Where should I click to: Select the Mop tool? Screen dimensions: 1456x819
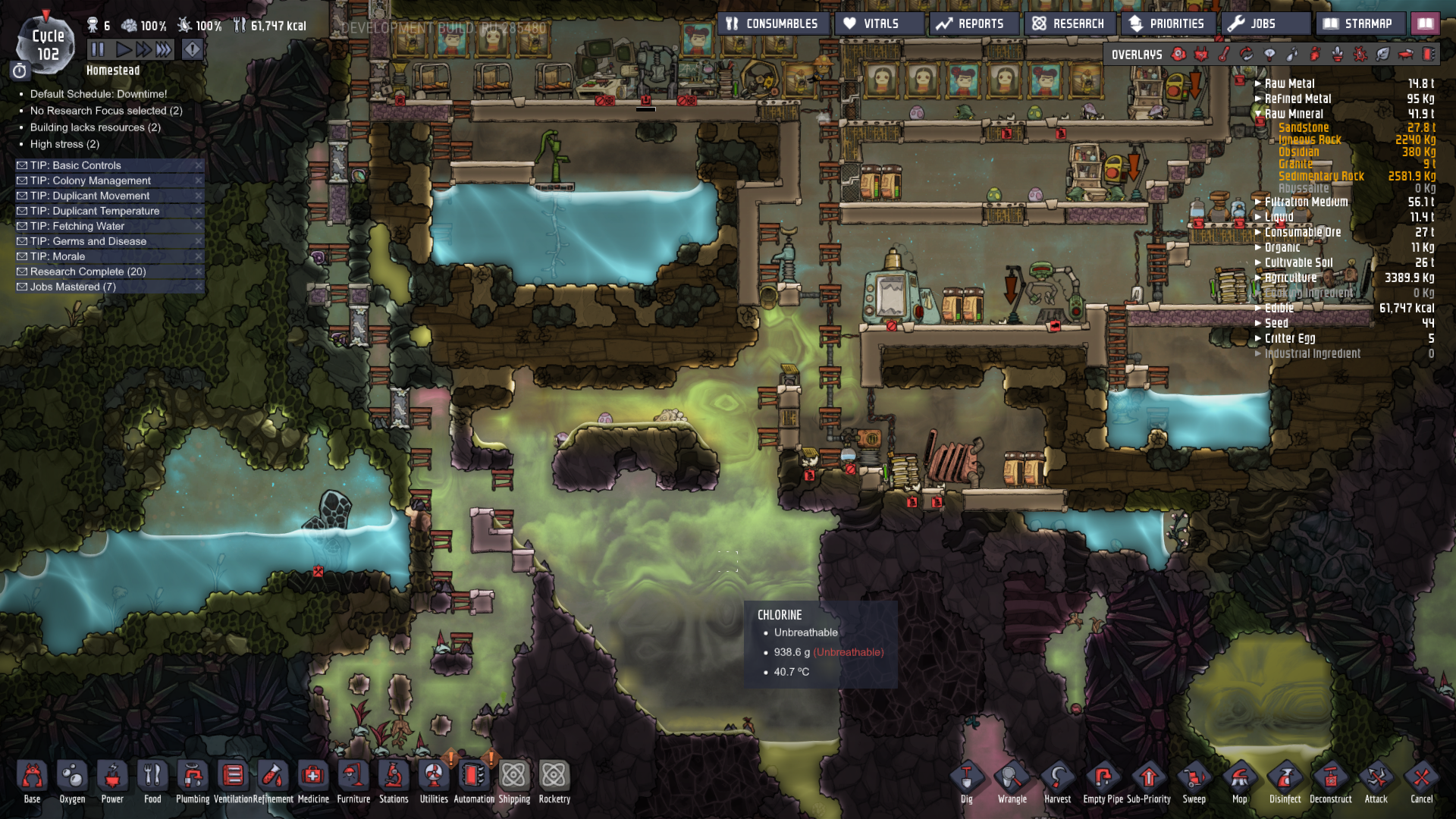tap(1239, 781)
